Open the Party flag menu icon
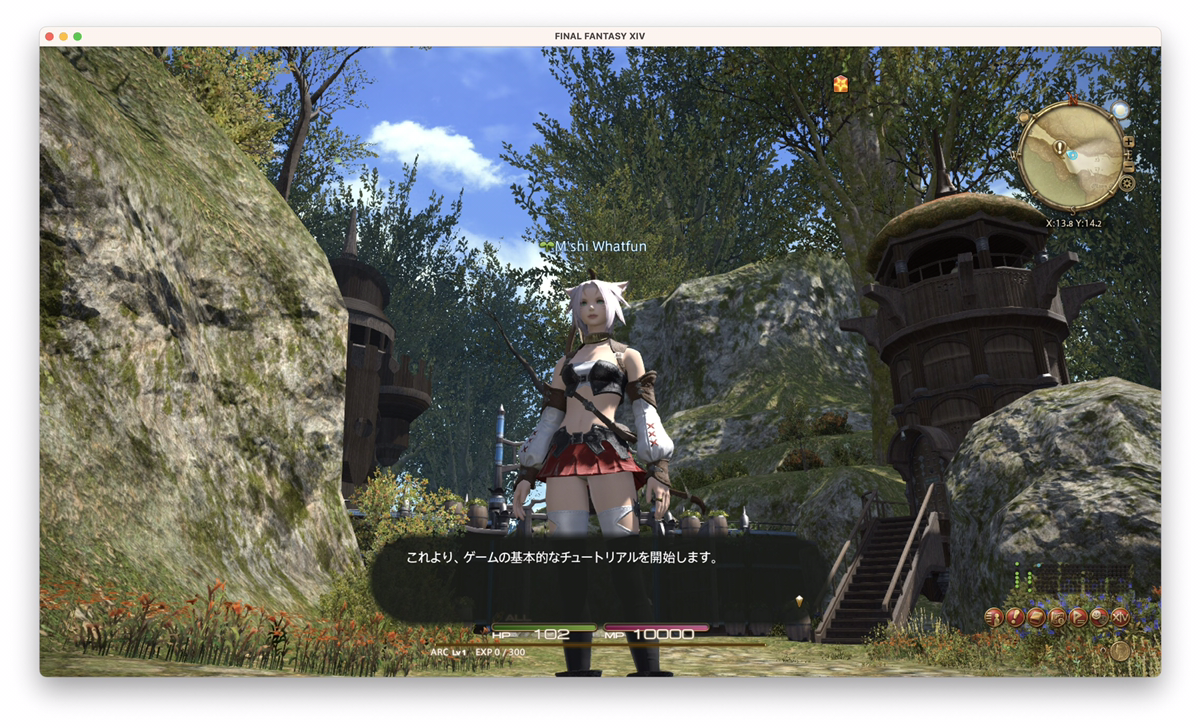The height and width of the screenshot is (728, 1200). pyautogui.click(x=1078, y=617)
